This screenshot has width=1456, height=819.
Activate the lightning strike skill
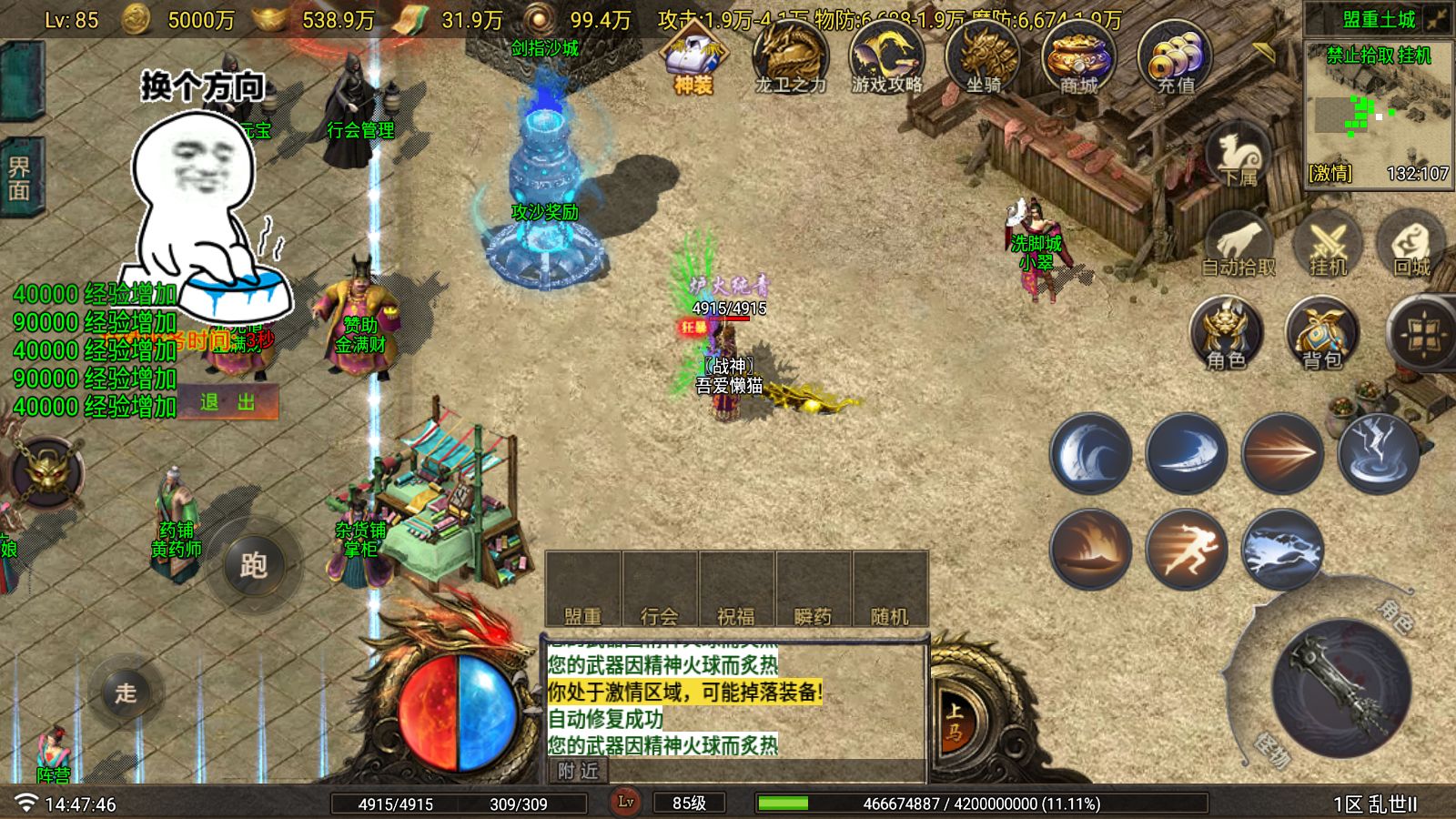coord(1378,453)
